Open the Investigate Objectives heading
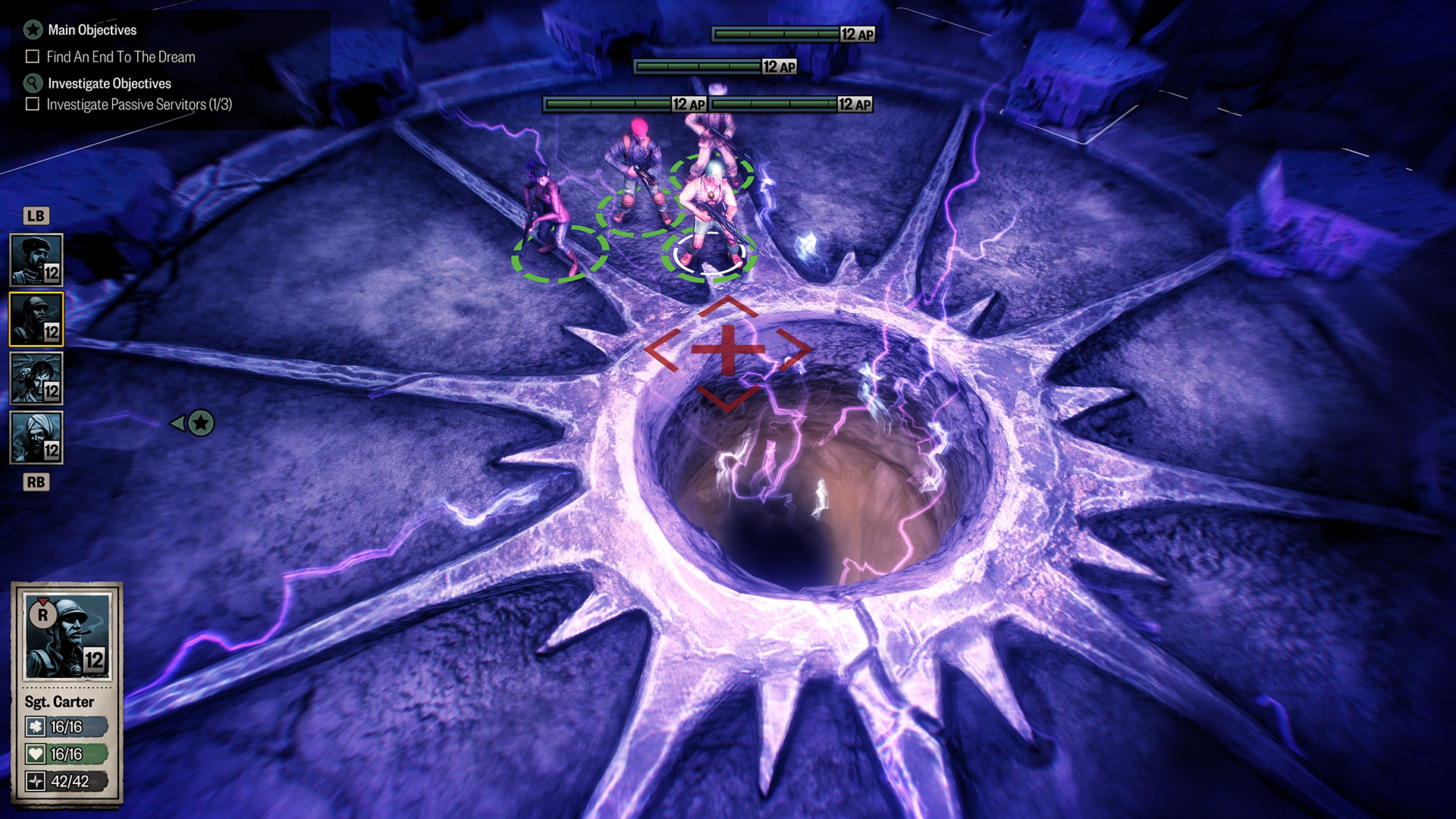The width and height of the screenshot is (1456, 819). pos(109,83)
